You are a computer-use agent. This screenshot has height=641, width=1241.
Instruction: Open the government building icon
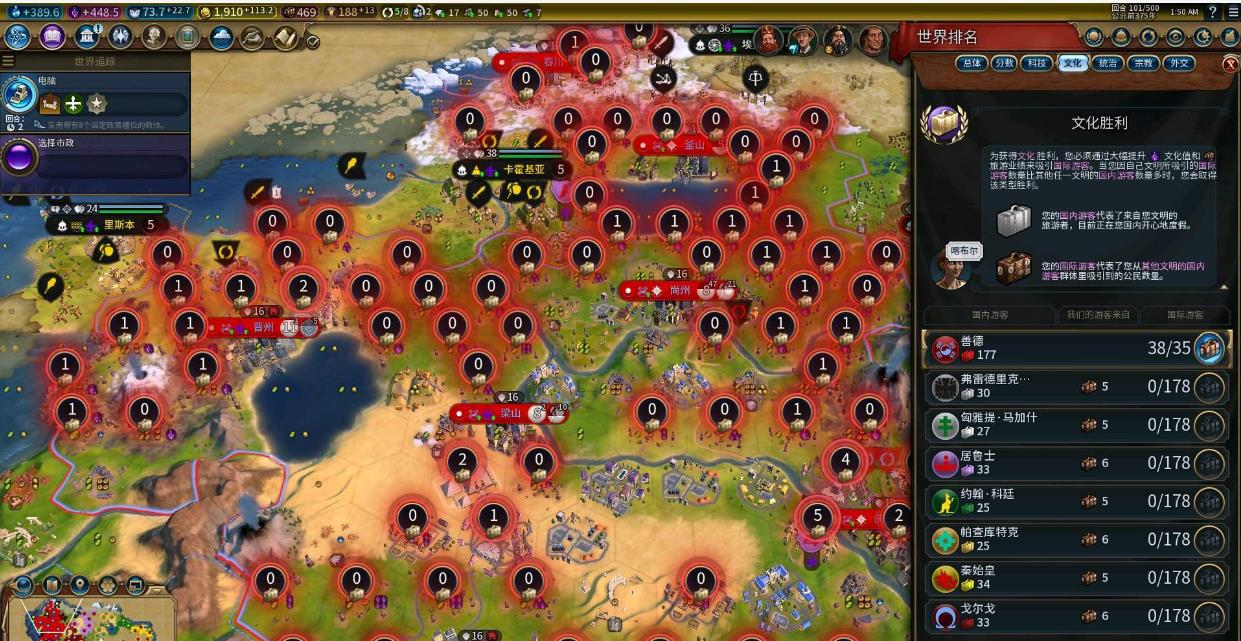click(x=87, y=37)
